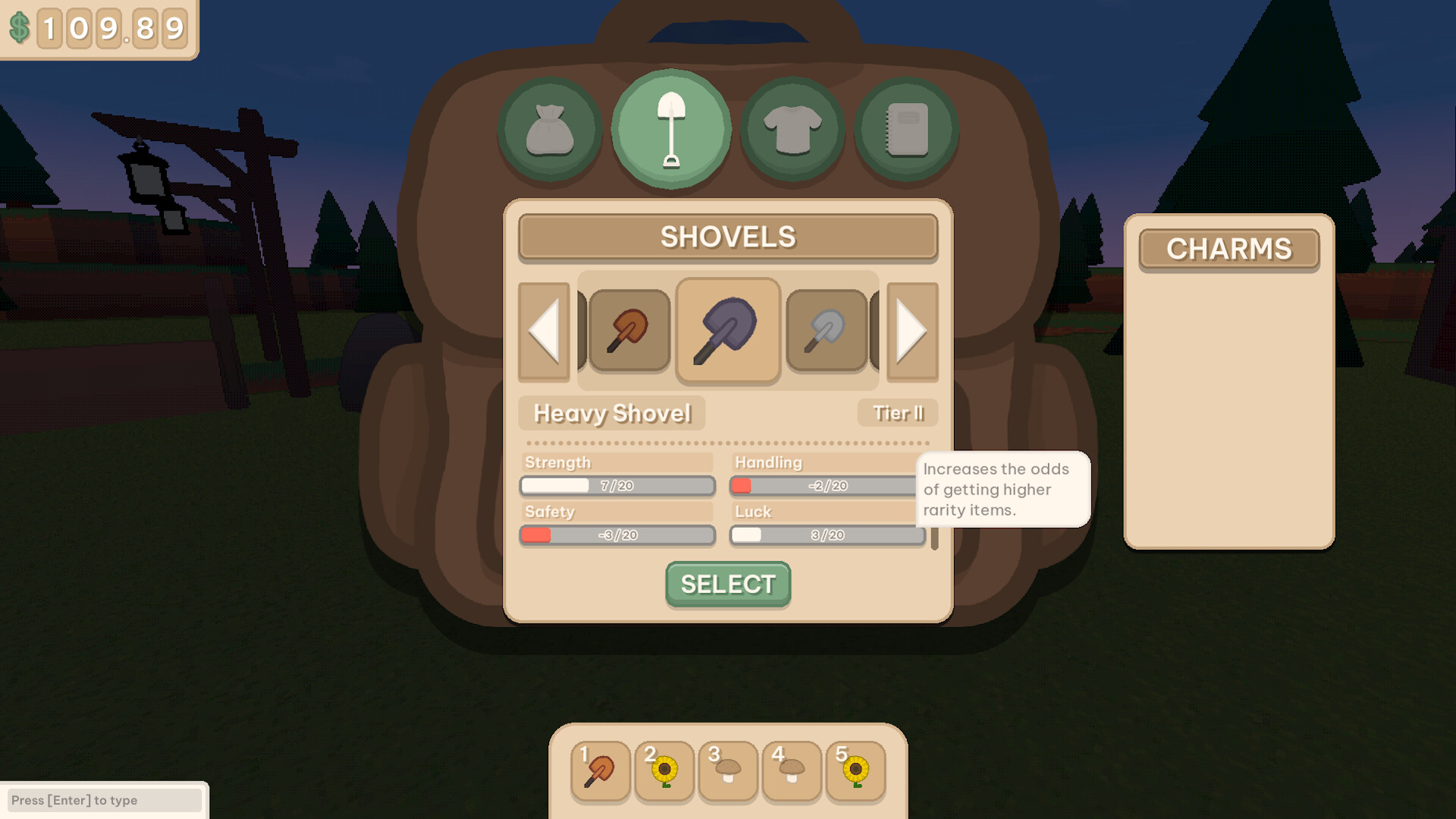The width and height of the screenshot is (1456, 819).
Task: Select the brown shovel in the carousel
Action: coord(628,331)
